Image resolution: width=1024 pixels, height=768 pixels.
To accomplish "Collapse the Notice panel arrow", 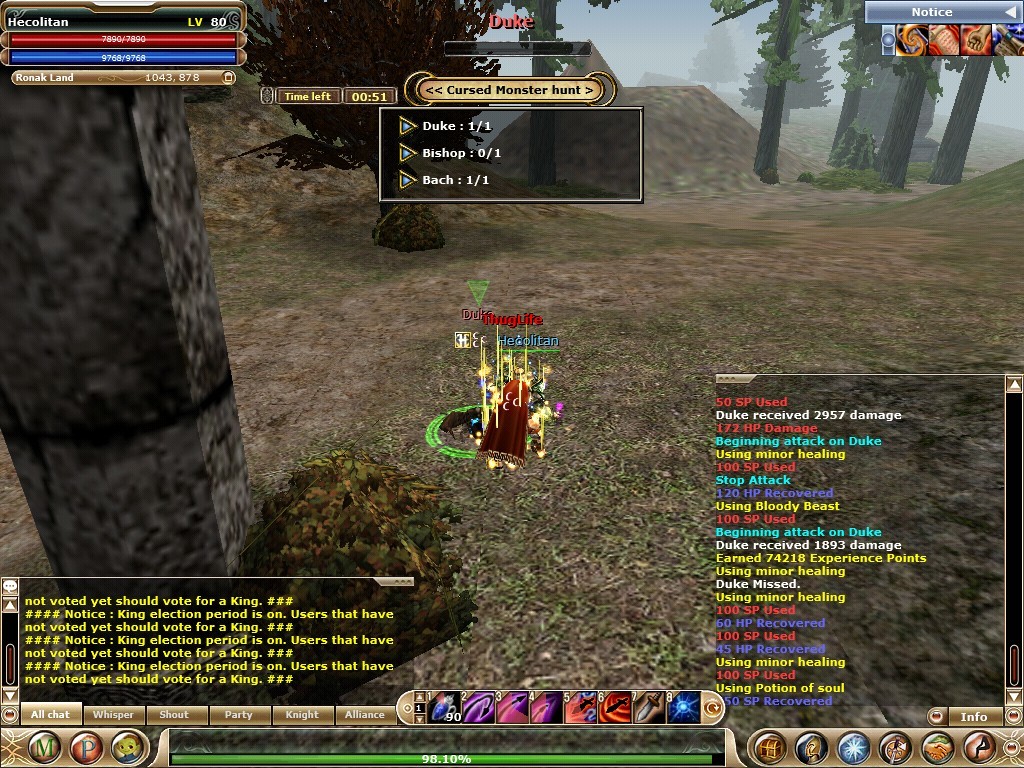I will [1007, 12].
